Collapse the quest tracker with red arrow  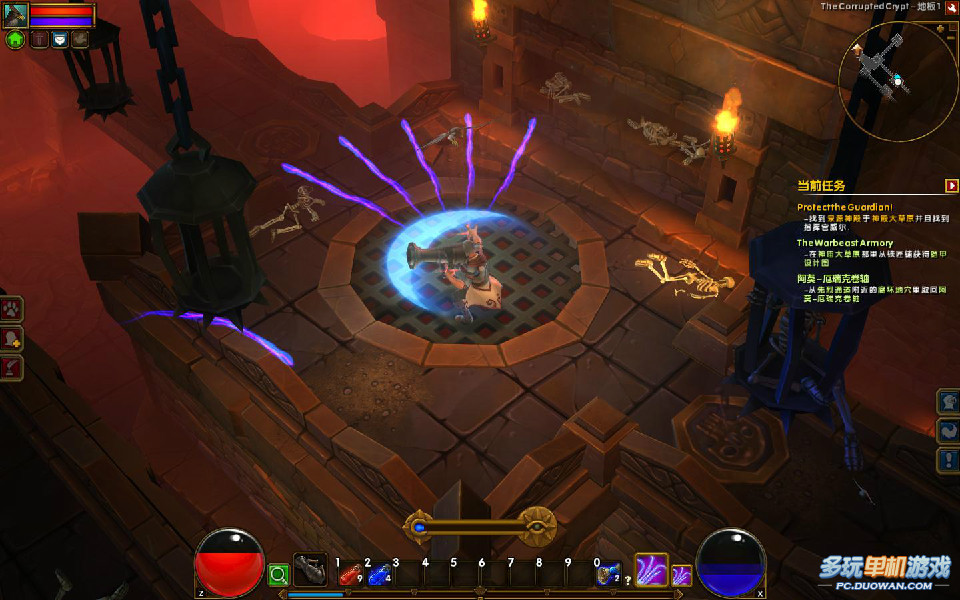951,185
